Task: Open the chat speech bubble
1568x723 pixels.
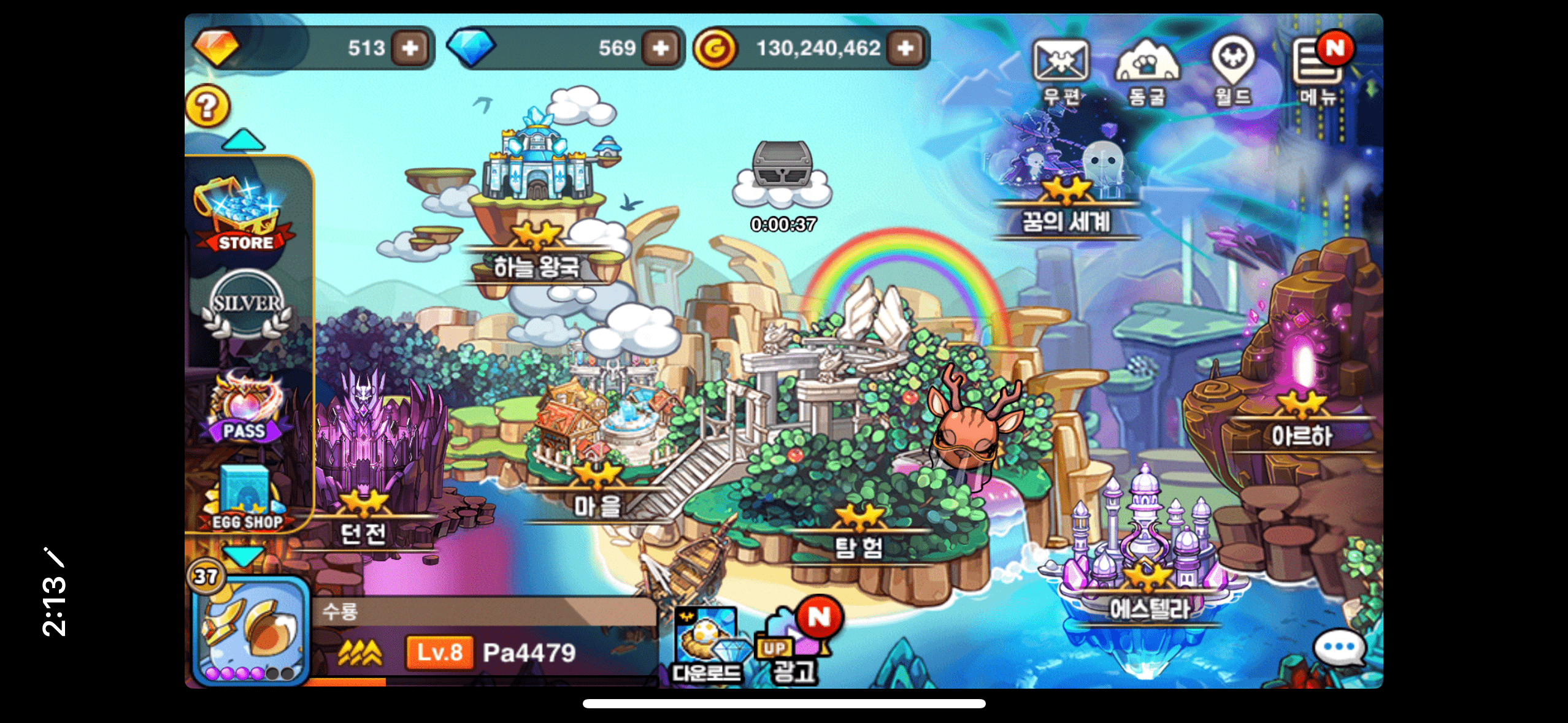Action: (1339, 648)
